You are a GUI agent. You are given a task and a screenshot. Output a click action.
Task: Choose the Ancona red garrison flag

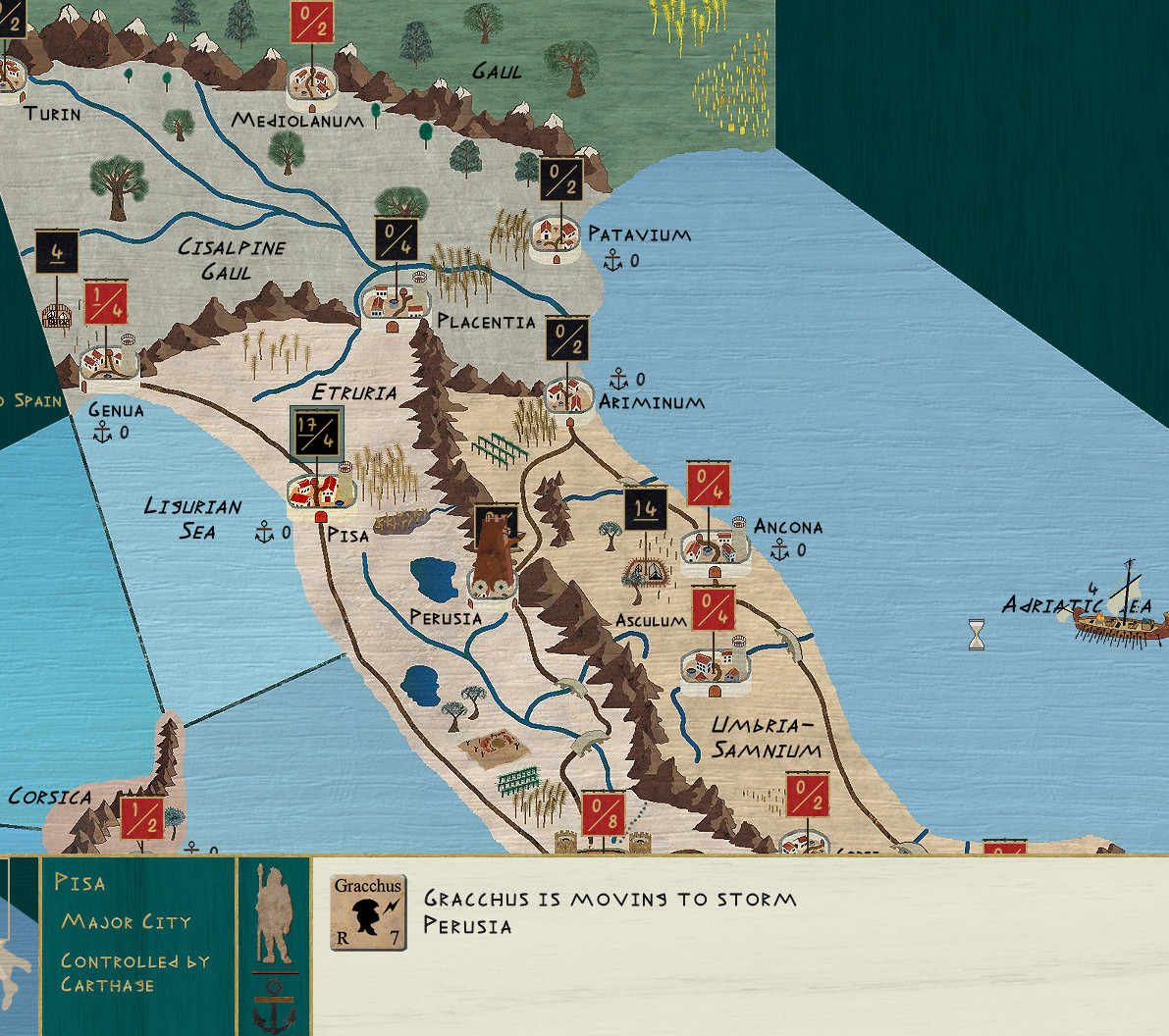coord(709,484)
